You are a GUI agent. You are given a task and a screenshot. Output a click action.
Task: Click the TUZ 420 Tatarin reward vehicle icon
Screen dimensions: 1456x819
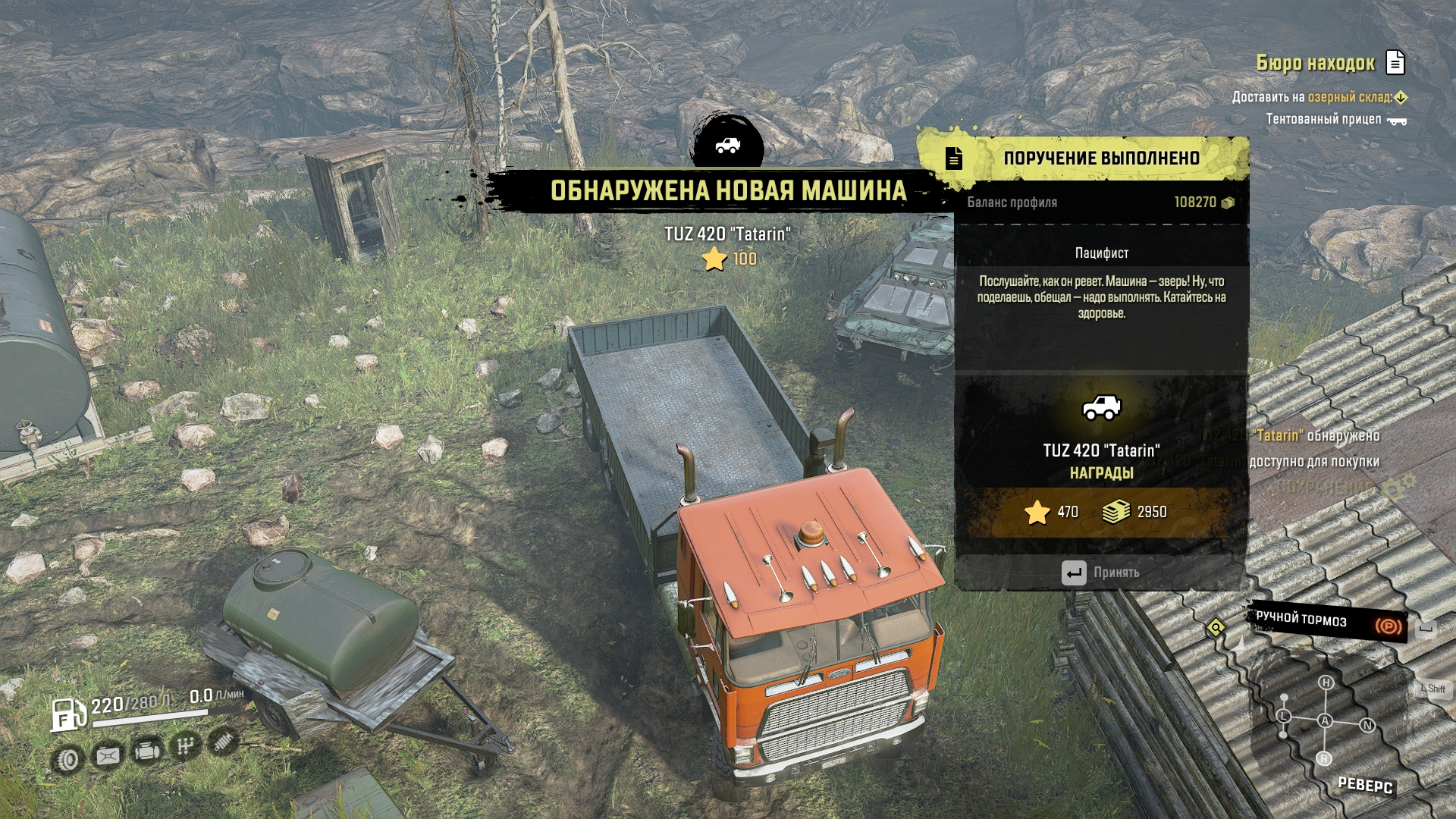[1101, 408]
